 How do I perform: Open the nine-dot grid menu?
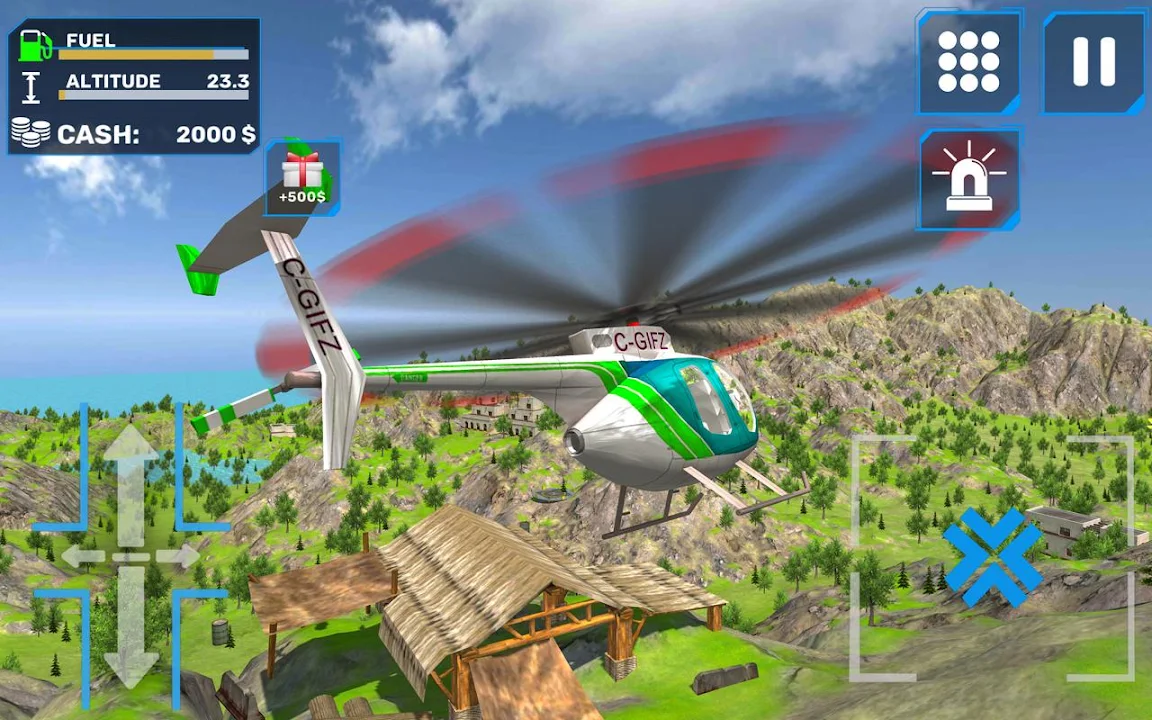coord(968,62)
